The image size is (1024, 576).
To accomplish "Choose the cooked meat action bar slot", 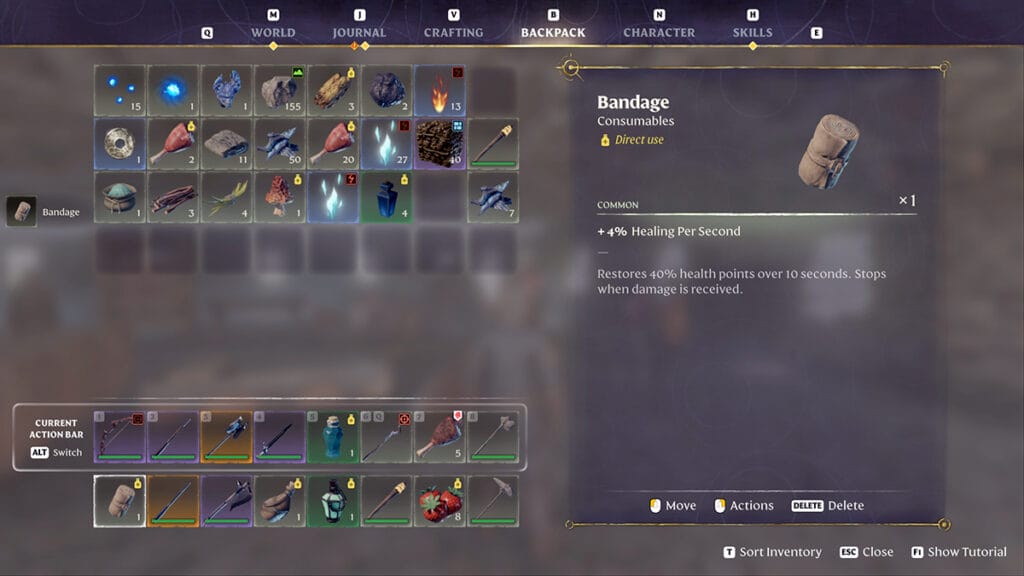I will pos(440,437).
